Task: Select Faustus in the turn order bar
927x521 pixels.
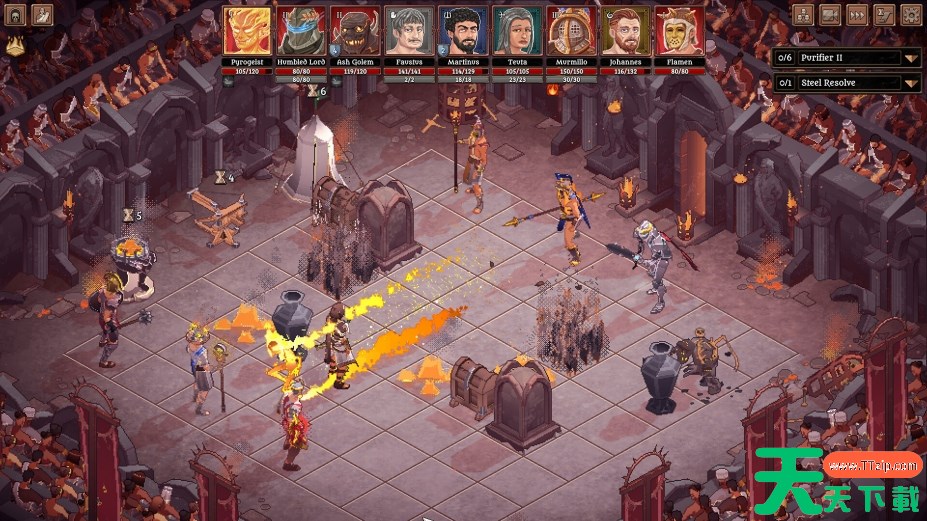Action: click(408, 31)
